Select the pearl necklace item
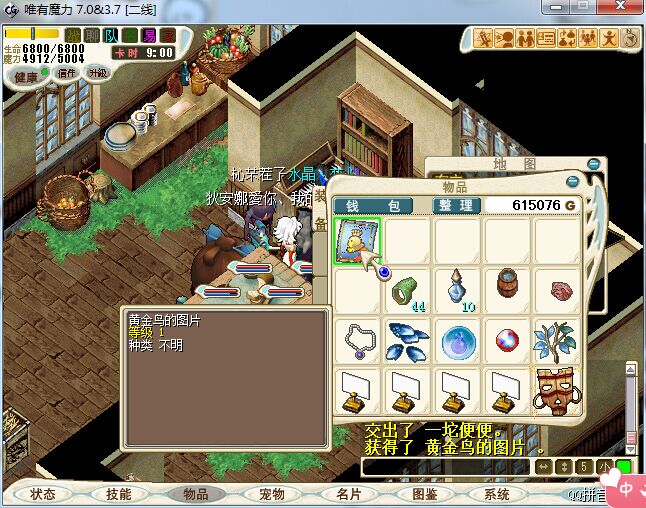 click(x=358, y=341)
